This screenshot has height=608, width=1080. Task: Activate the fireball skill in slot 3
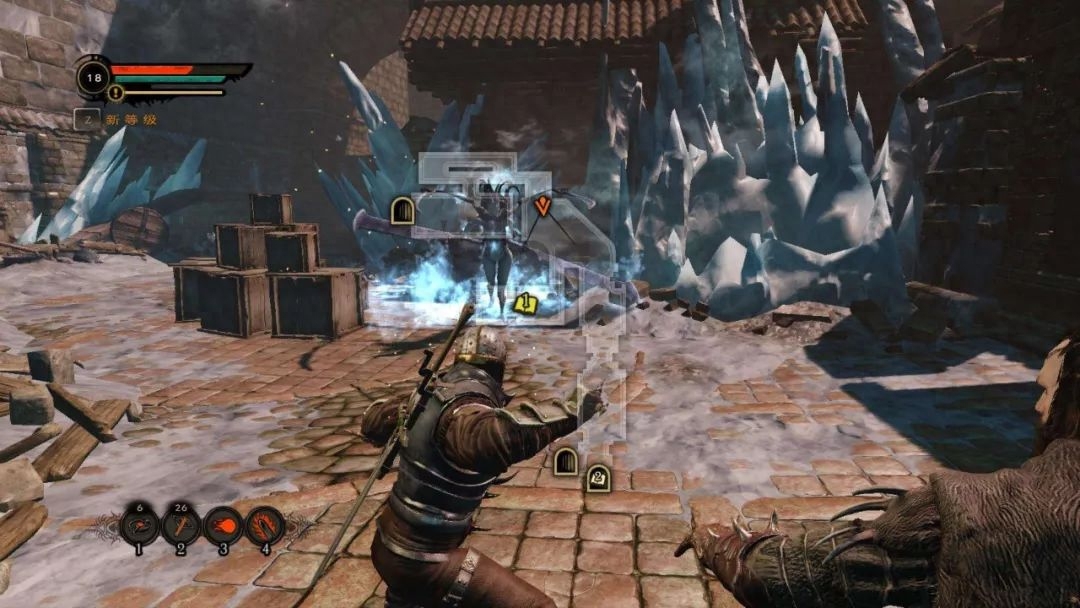coord(223,526)
